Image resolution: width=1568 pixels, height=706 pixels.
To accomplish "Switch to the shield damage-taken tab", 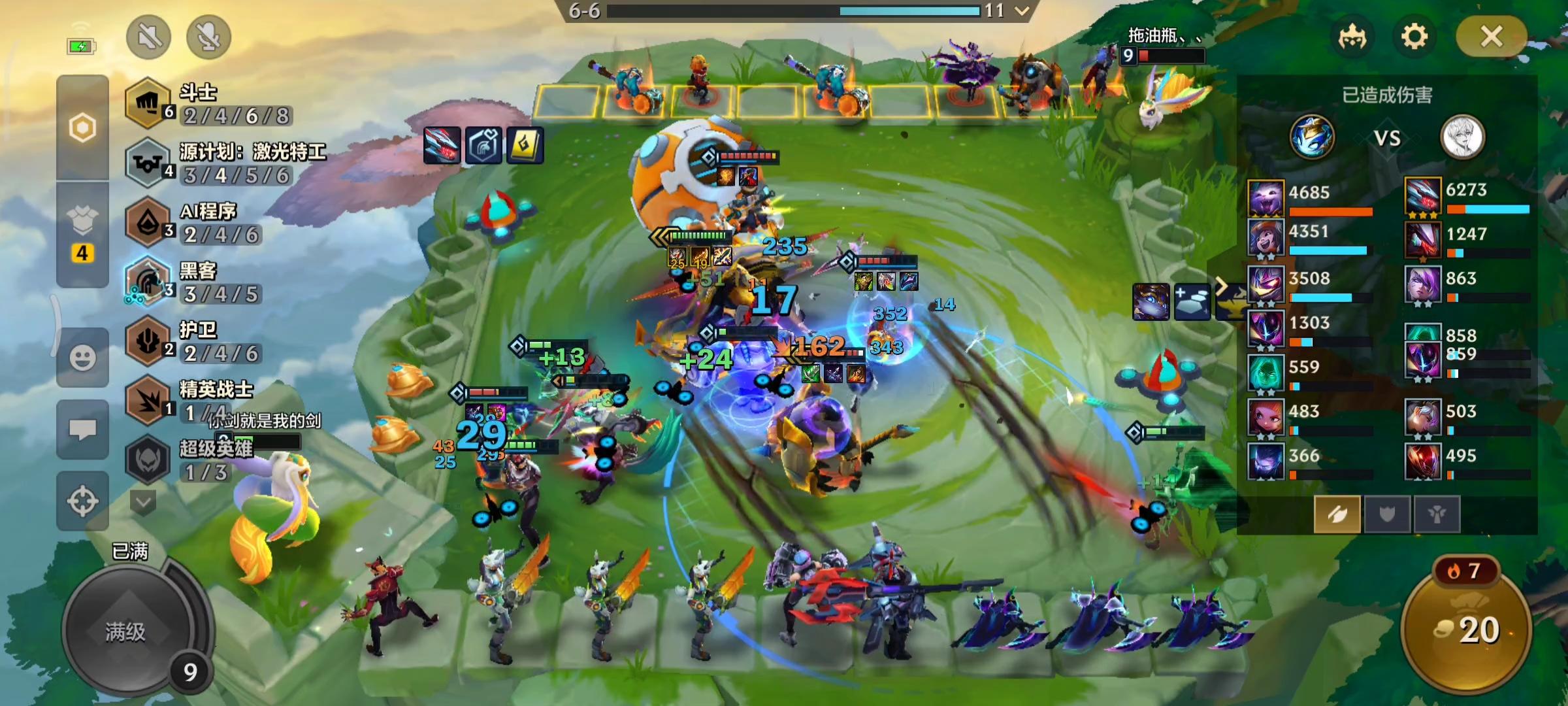I will [1386, 514].
